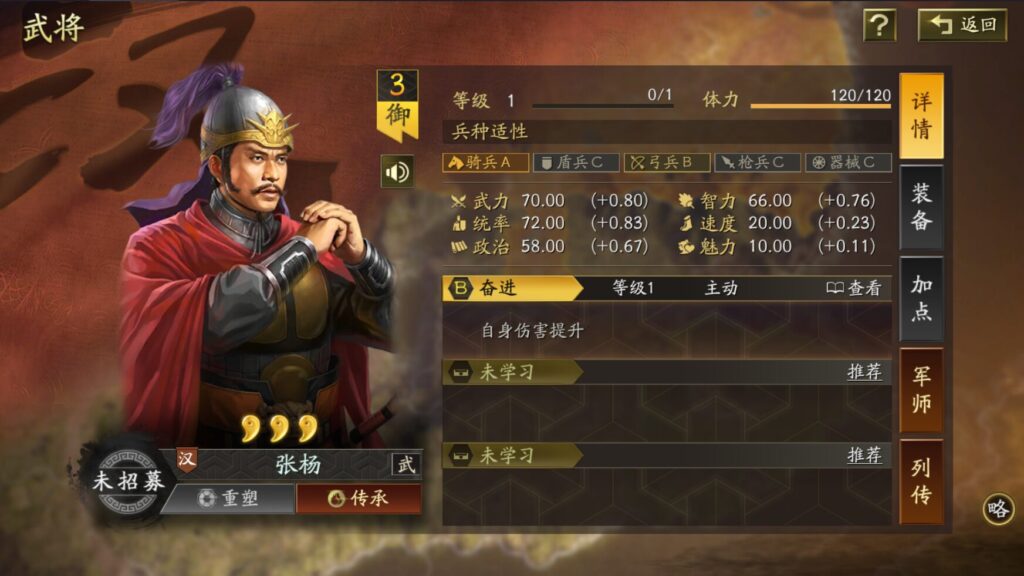Click the 返回 back button
1024x576 pixels.
pos(963,25)
